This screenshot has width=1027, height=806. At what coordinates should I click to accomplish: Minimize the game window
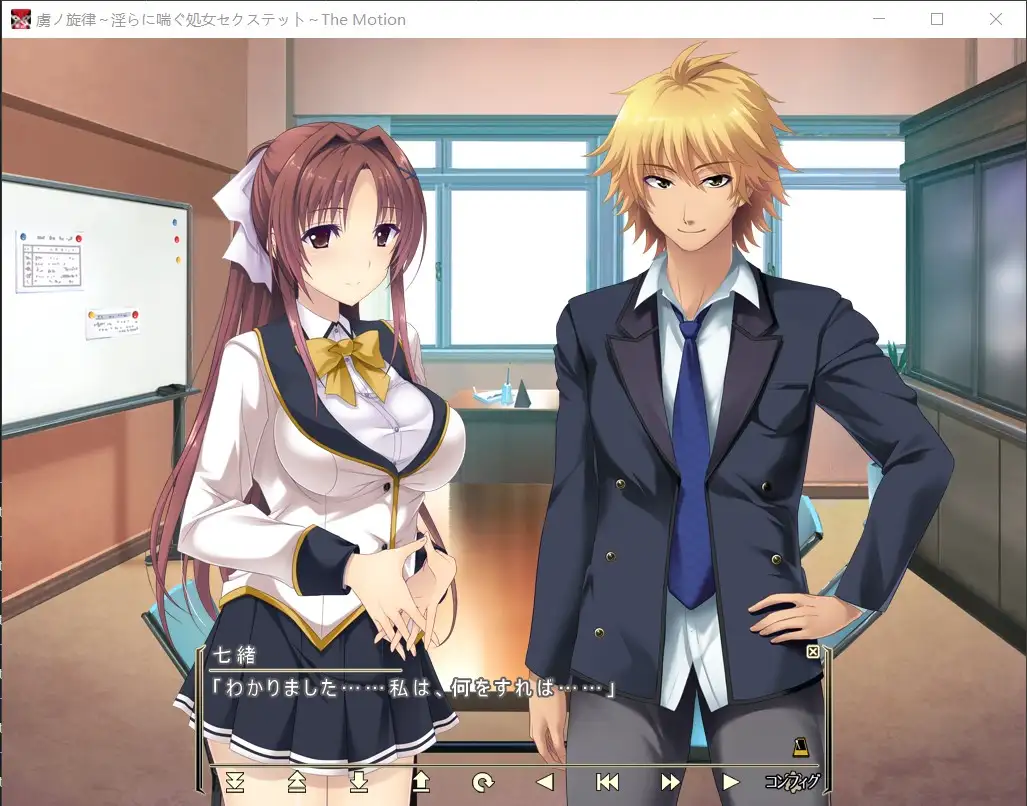(x=879, y=19)
